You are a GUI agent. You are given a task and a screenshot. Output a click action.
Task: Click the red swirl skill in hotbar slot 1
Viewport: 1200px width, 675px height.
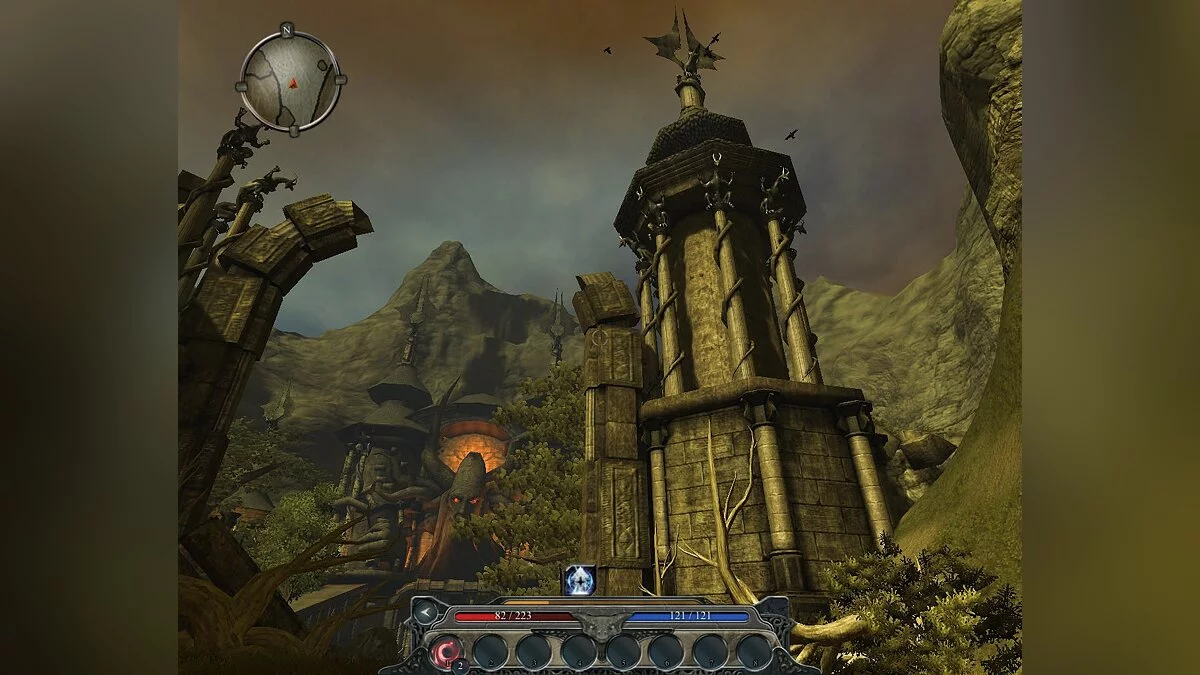point(446,653)
